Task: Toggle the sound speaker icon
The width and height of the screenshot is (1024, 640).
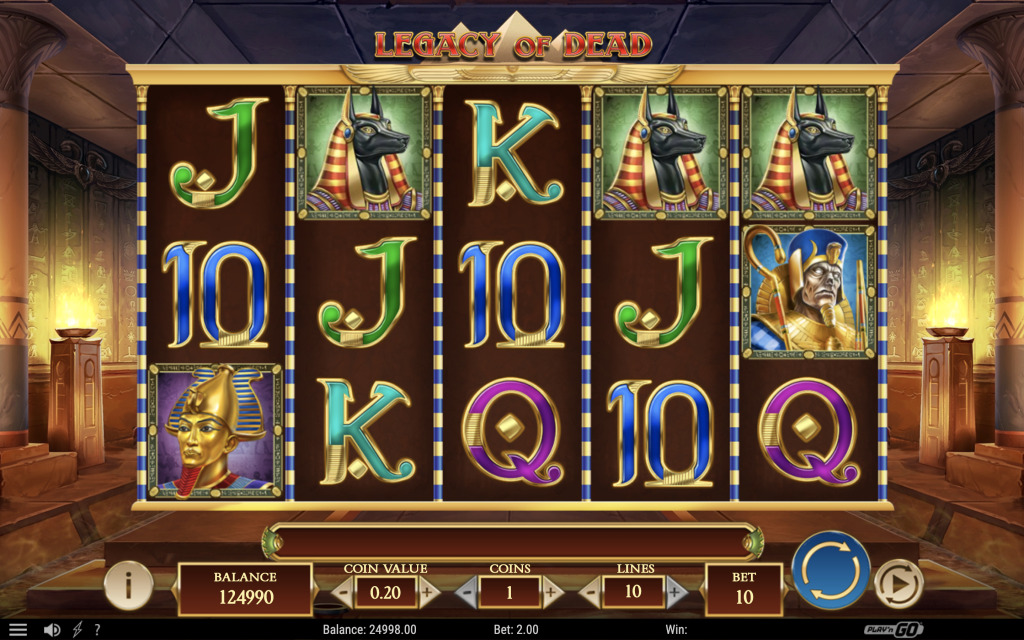Action: (52, 630)
